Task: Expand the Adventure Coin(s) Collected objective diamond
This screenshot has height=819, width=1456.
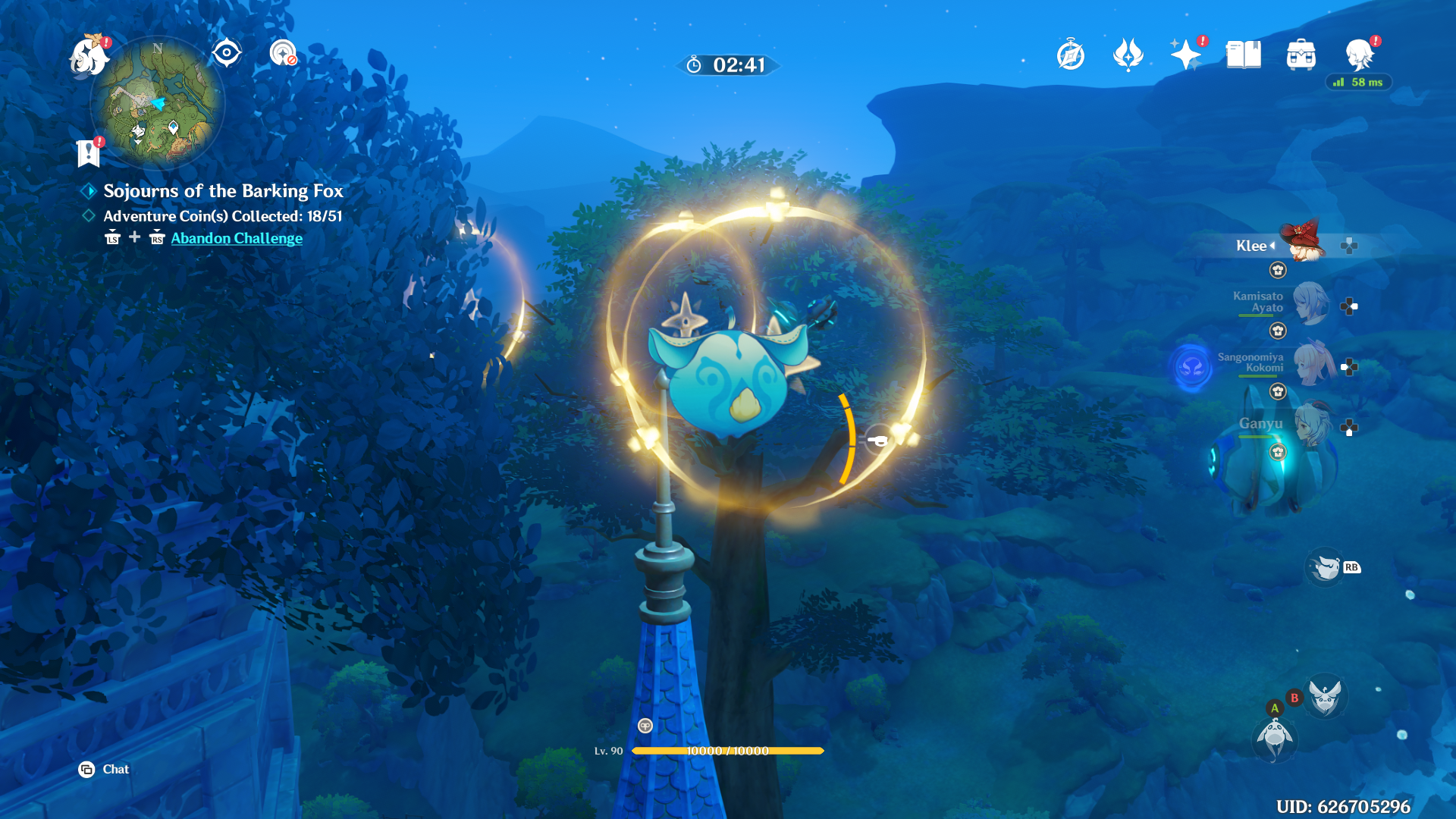Action: [x=89, y=216]
